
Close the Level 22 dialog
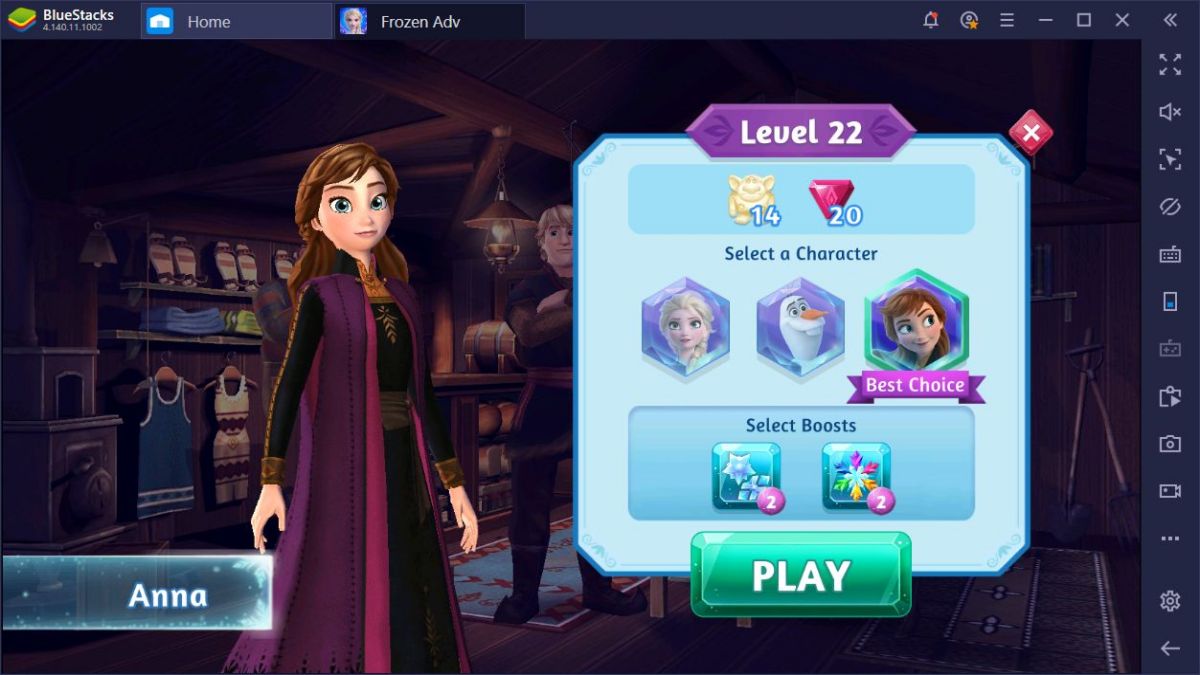[1030, 133]
